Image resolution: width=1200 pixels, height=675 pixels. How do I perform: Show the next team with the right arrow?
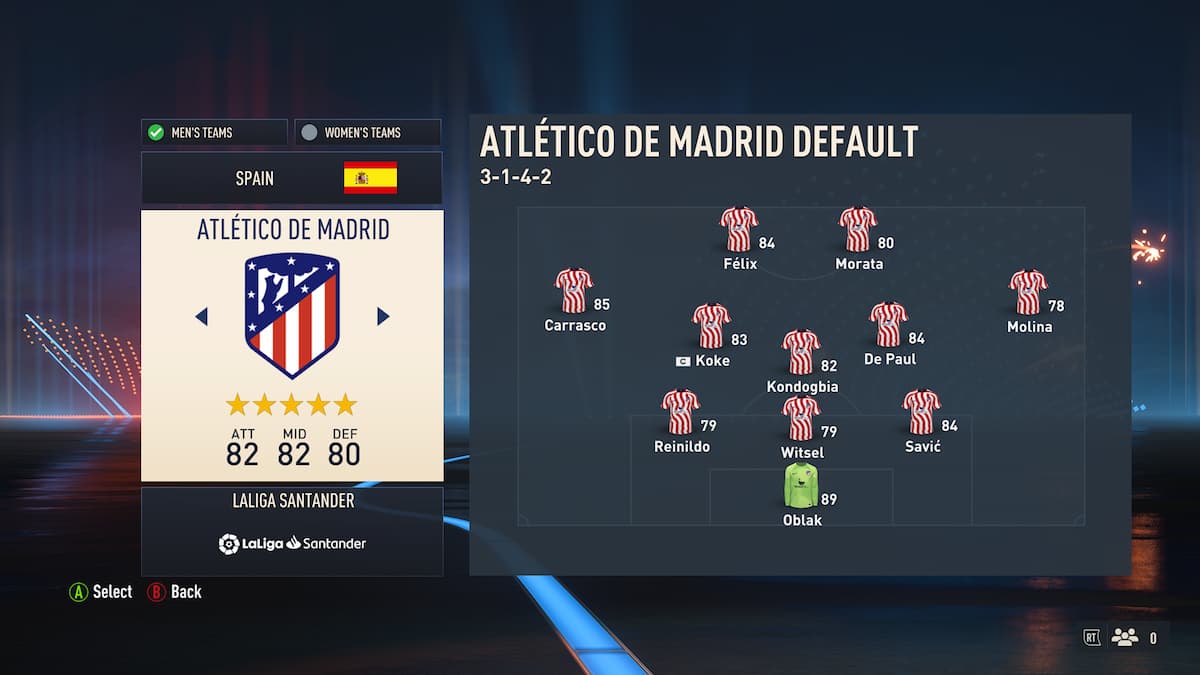tap(383, 316)
